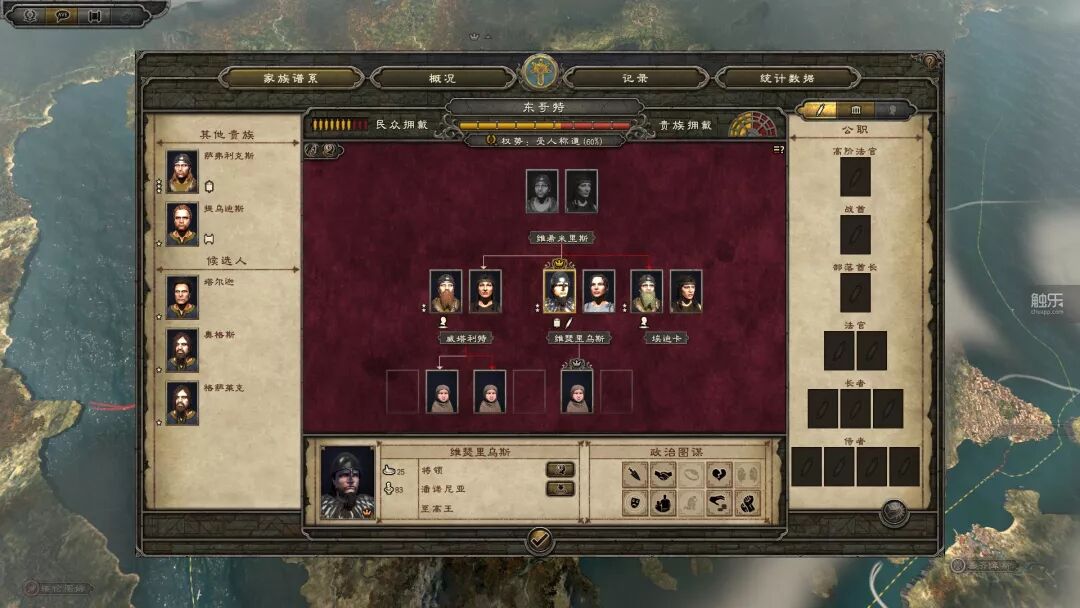Use the raised fist intrigue action
The height and width of the screenshot is (608, 1080).
[747, 503]
